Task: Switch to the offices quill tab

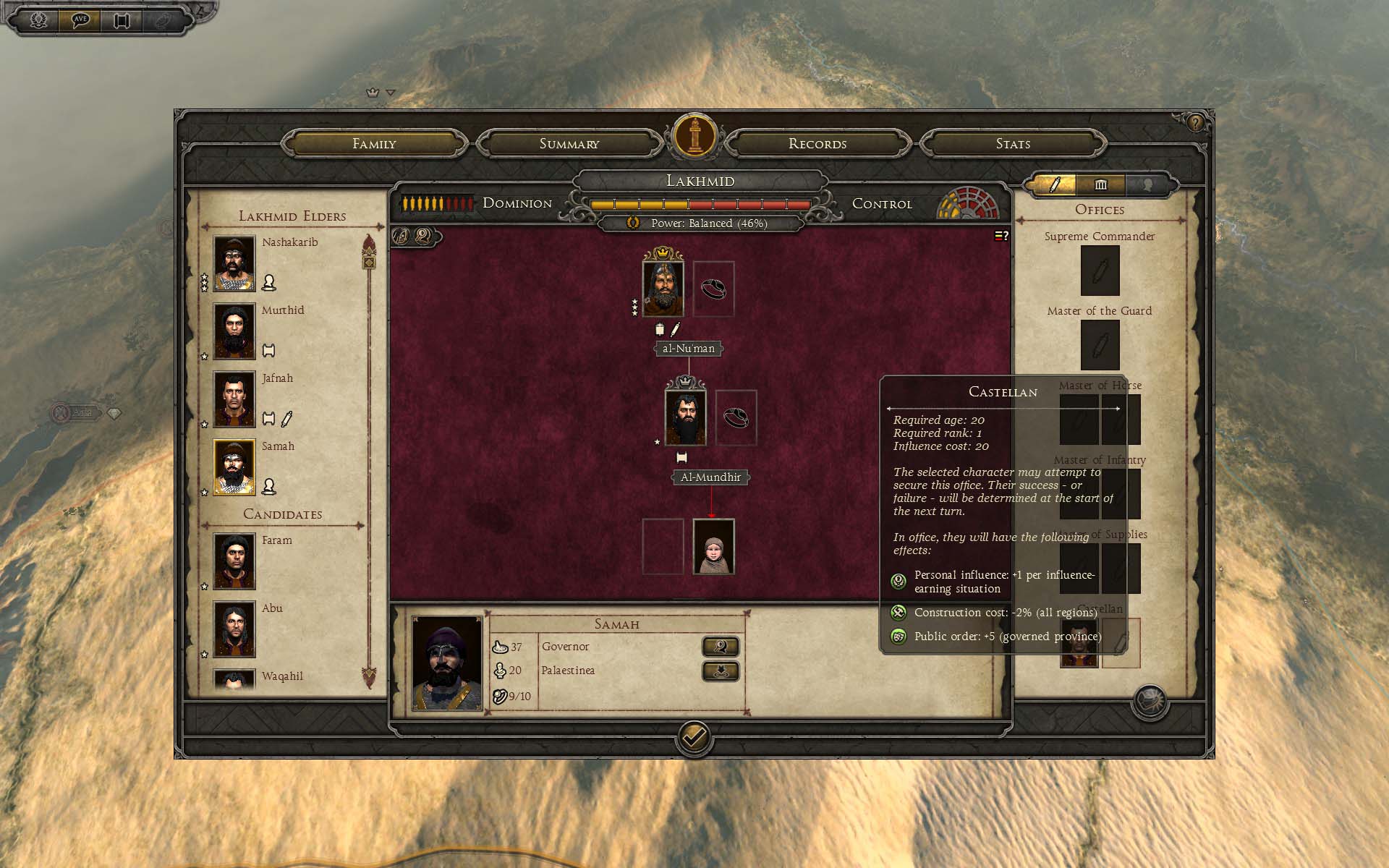Action: [x=1054, y=184]
